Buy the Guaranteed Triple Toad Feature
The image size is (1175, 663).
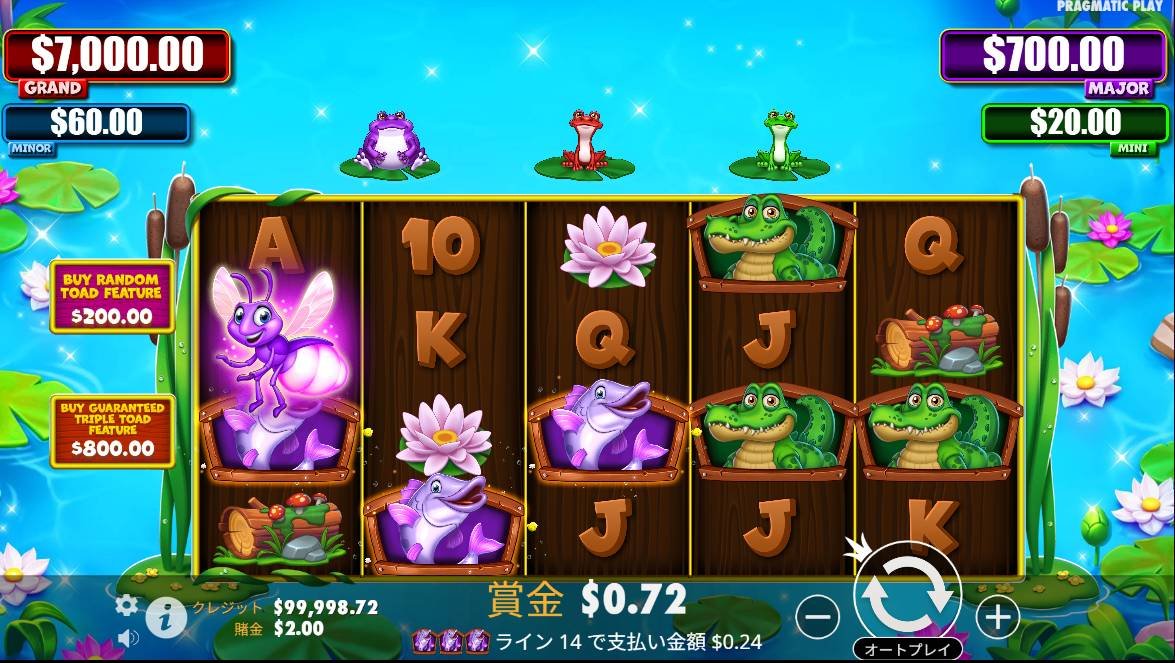pyautogui.click(x=112, y=431)
